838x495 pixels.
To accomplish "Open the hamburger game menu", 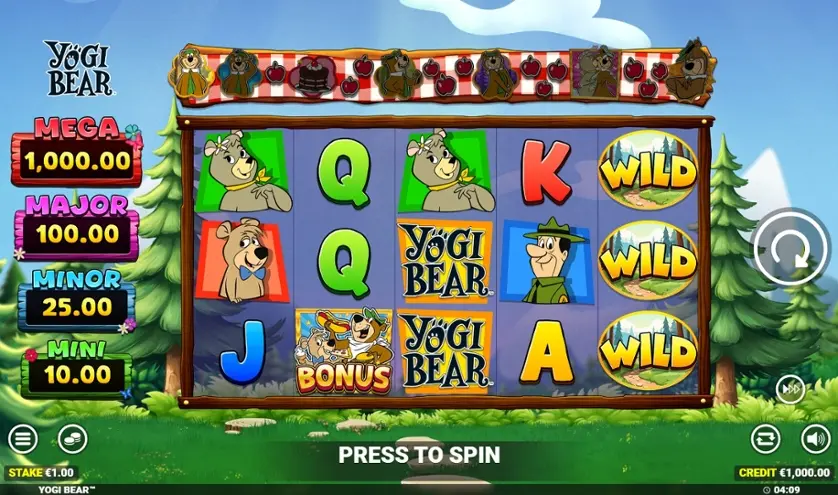I will click(22, 438).
